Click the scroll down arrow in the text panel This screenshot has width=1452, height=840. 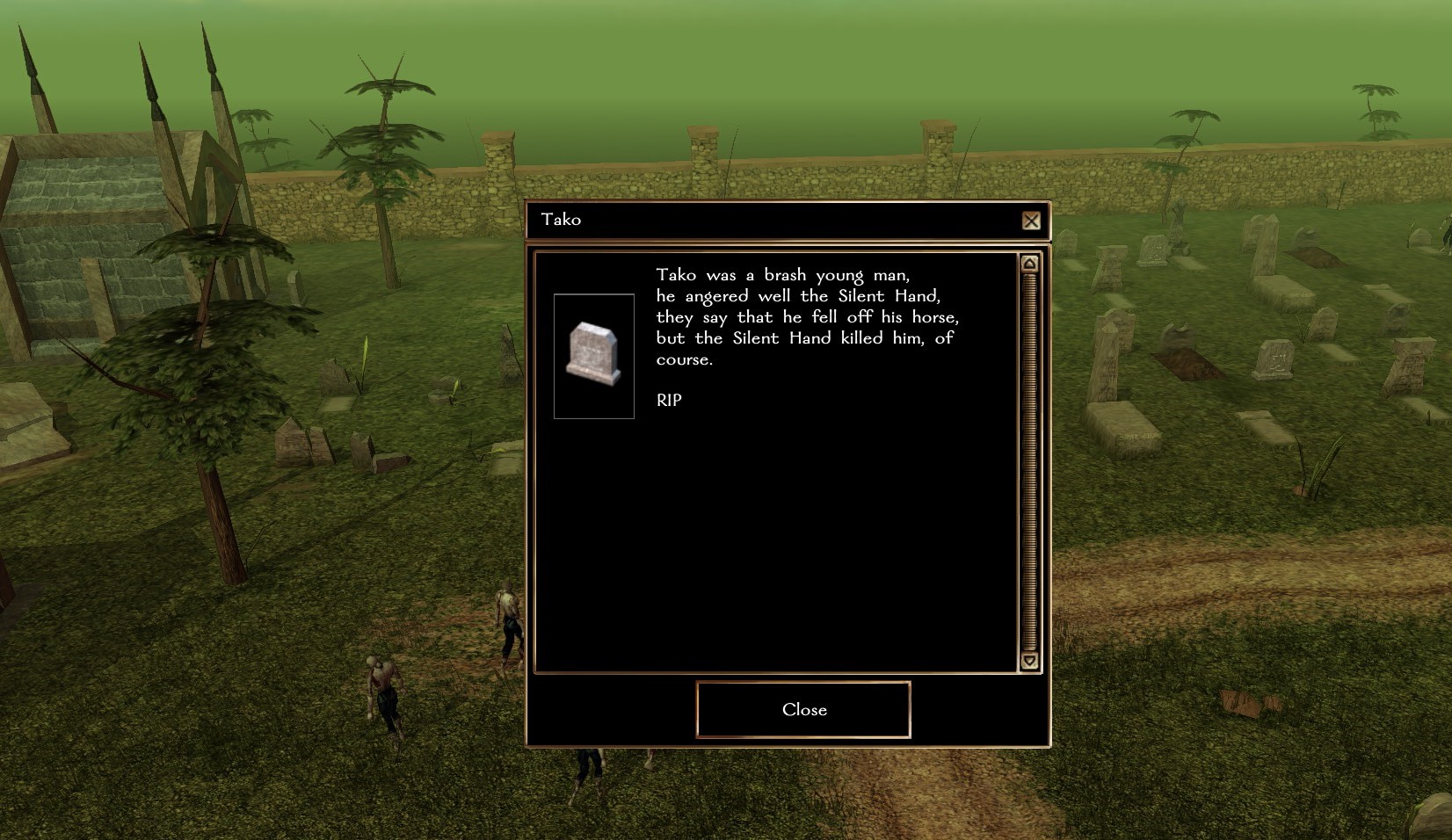(1029, 661)
